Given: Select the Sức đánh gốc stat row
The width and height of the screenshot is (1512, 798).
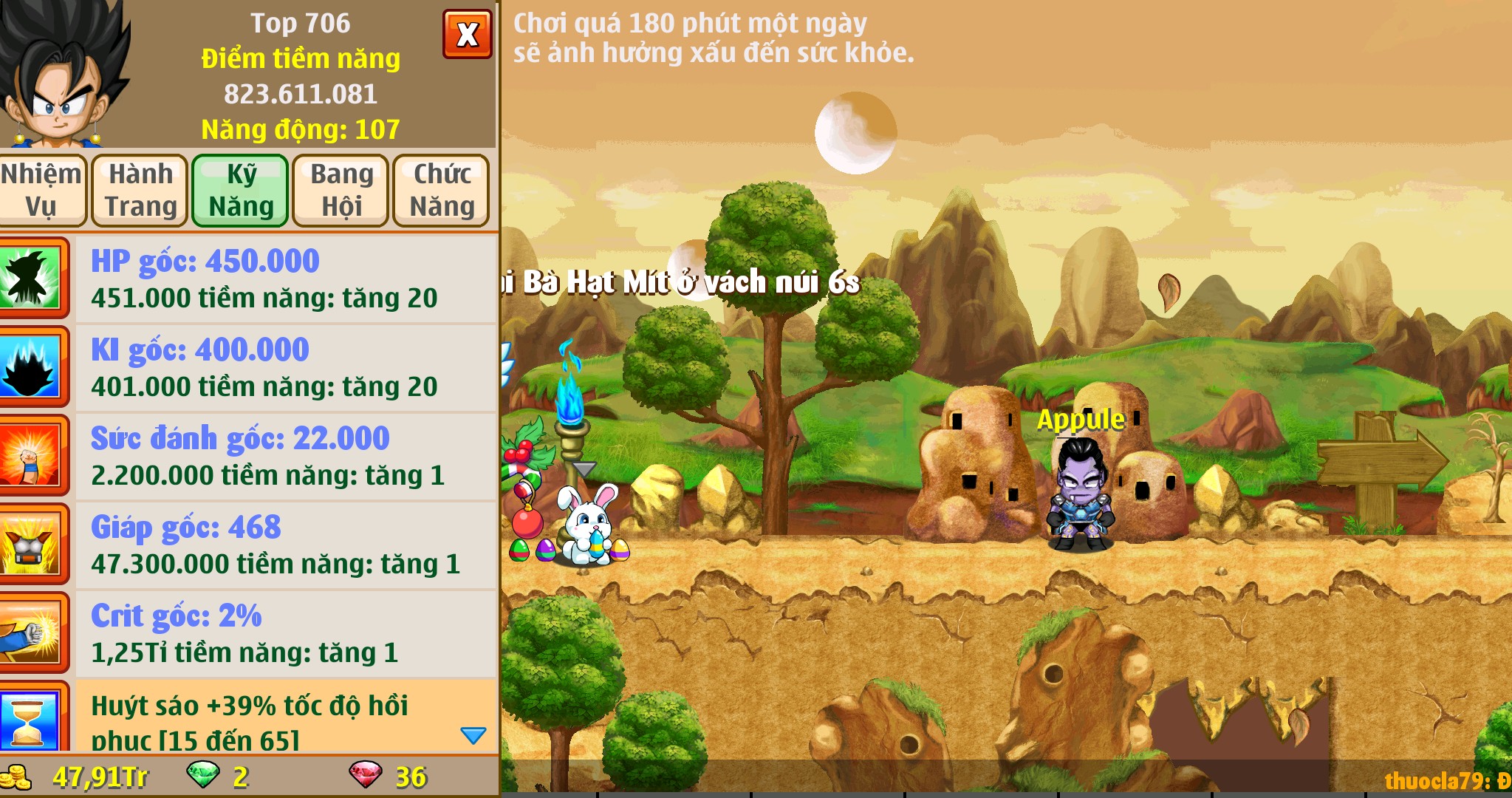Looking at the screenshot, I should (285, 457).
